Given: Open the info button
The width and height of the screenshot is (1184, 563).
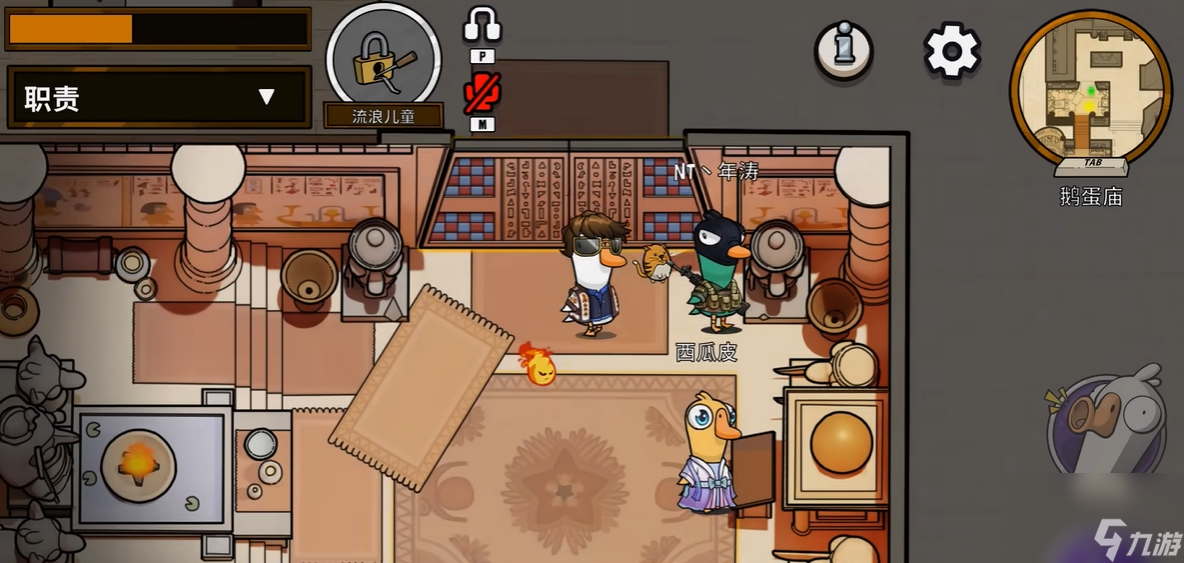Looking at the screenshot, I should tap(843, 49).
